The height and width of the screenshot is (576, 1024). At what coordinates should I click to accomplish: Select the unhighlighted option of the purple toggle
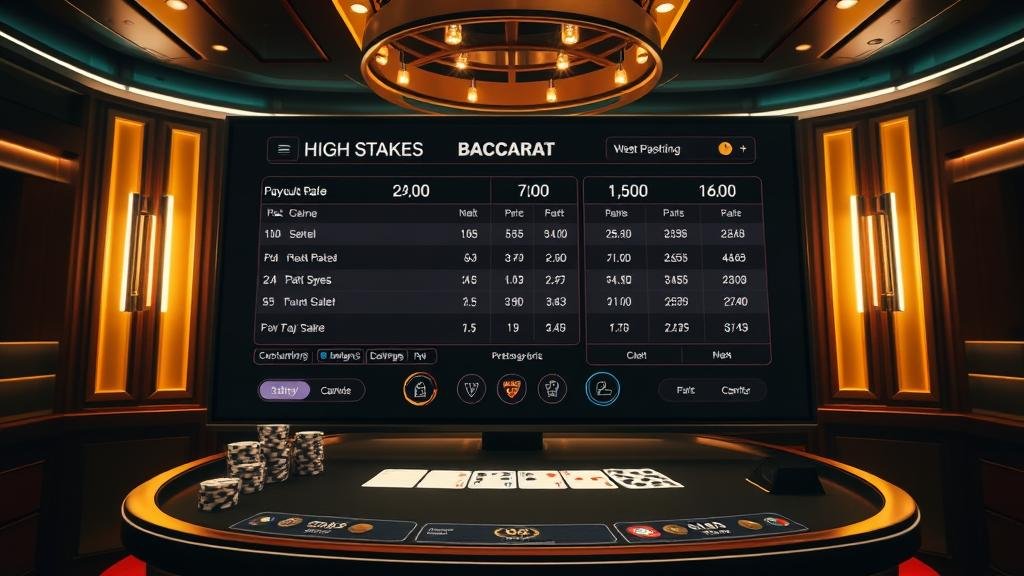pos(336,390)
